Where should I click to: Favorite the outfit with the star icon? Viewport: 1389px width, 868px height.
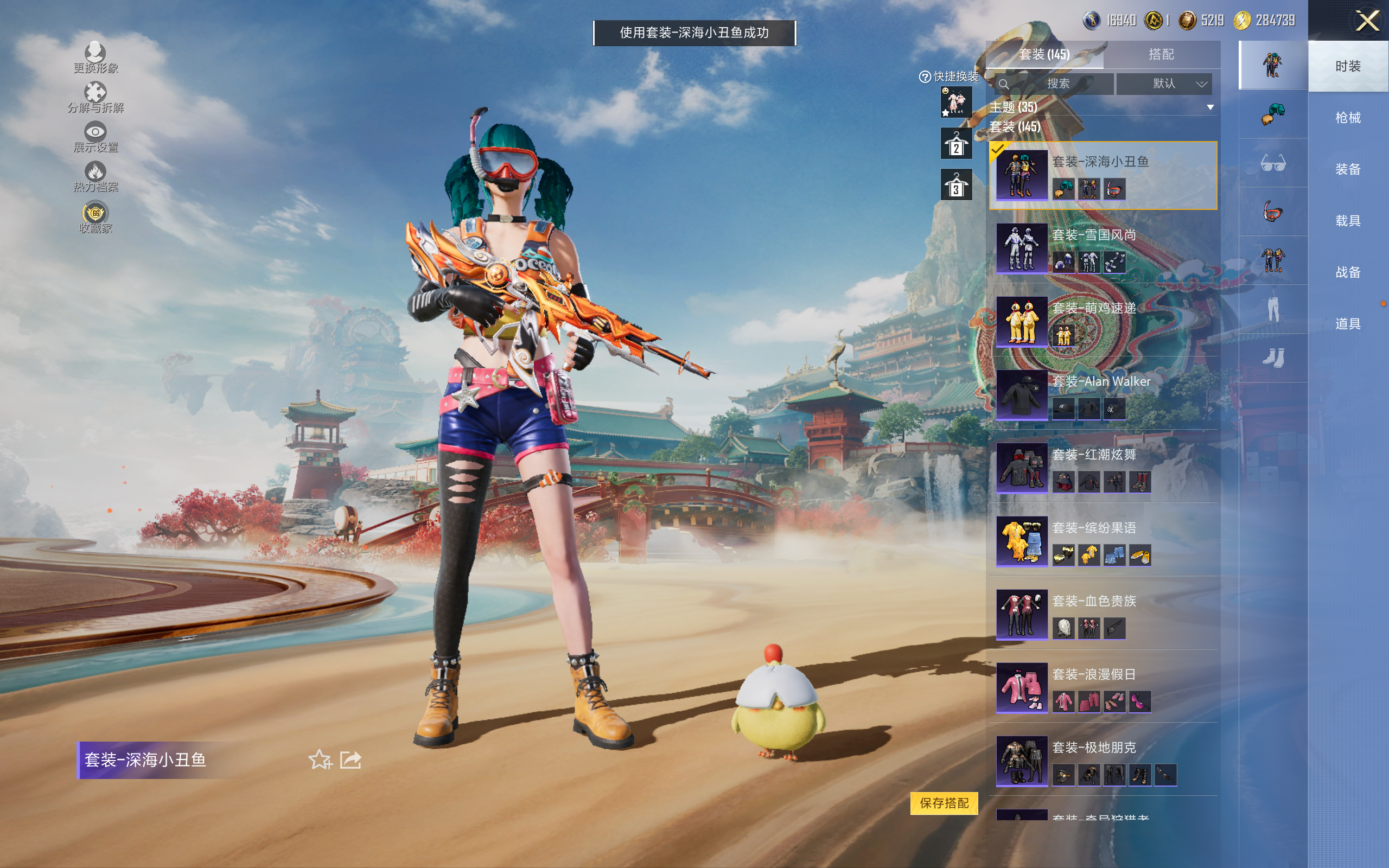point(320,759)
